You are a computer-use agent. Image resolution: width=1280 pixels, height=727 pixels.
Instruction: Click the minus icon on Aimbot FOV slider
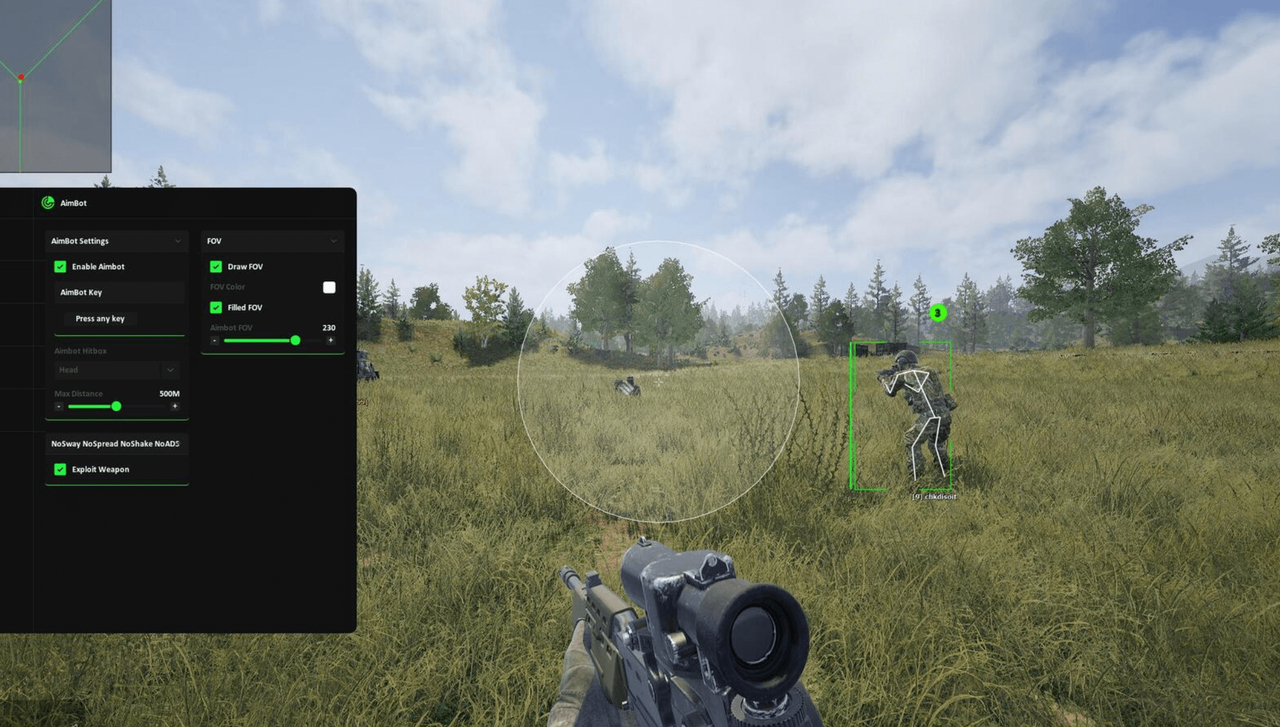click(x=213, y=340)
